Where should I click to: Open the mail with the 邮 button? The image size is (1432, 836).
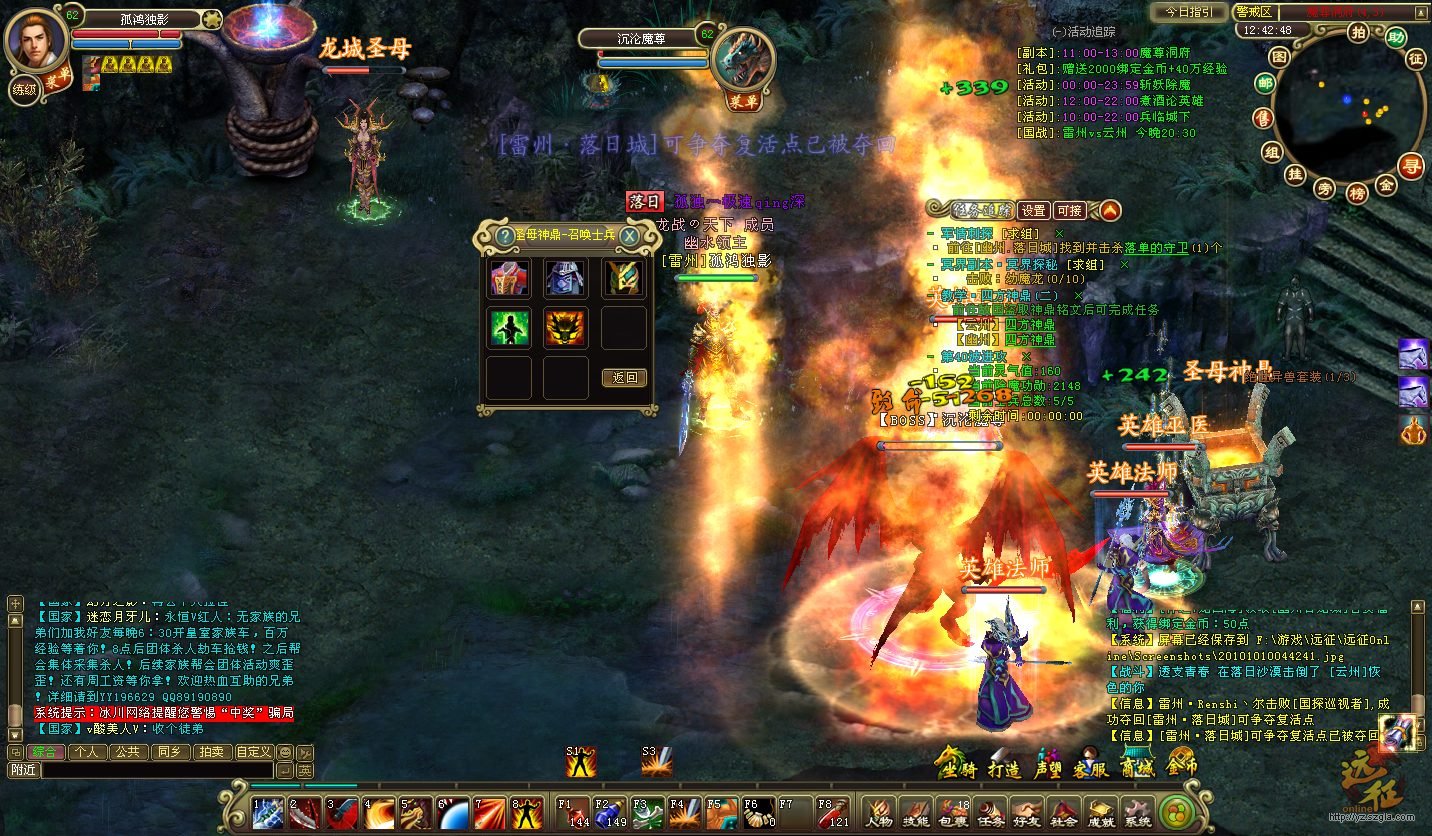click(x=1265, y=84)
